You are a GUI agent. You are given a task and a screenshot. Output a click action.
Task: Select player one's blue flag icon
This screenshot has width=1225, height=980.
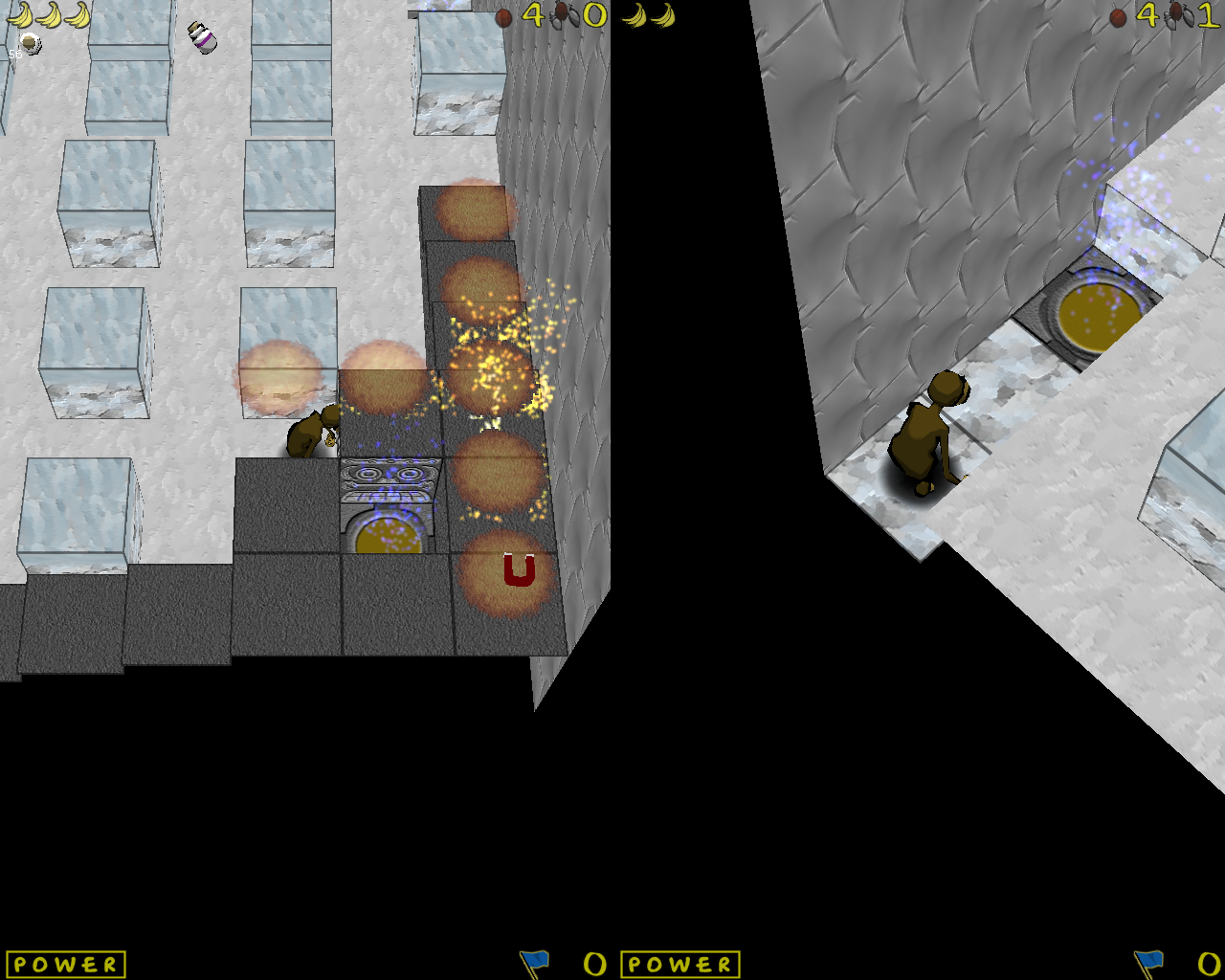[534, 963]
